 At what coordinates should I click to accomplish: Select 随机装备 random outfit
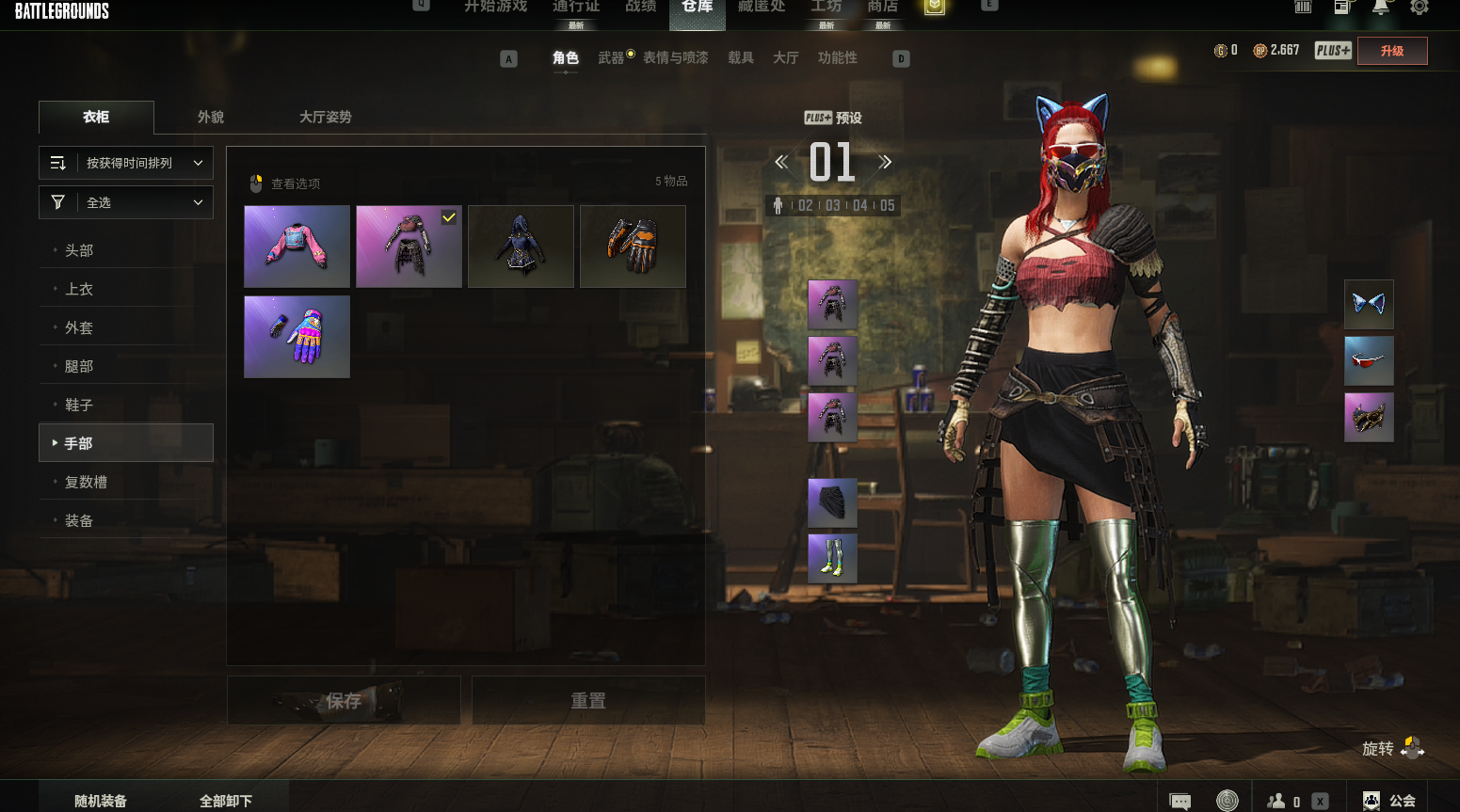(101, 801)
